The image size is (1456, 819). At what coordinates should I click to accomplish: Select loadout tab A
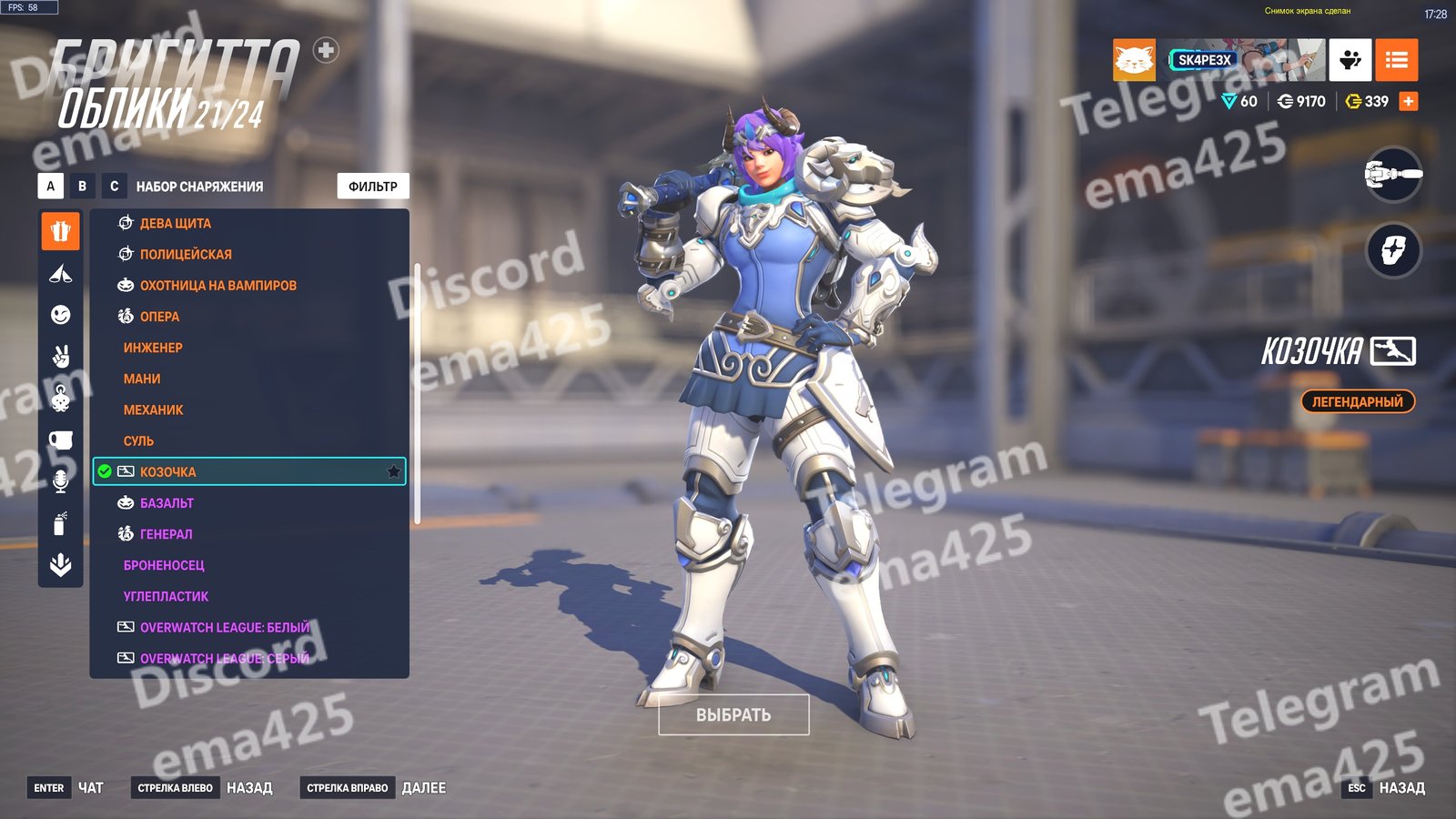pyautogui.click(x=50, y=187)
